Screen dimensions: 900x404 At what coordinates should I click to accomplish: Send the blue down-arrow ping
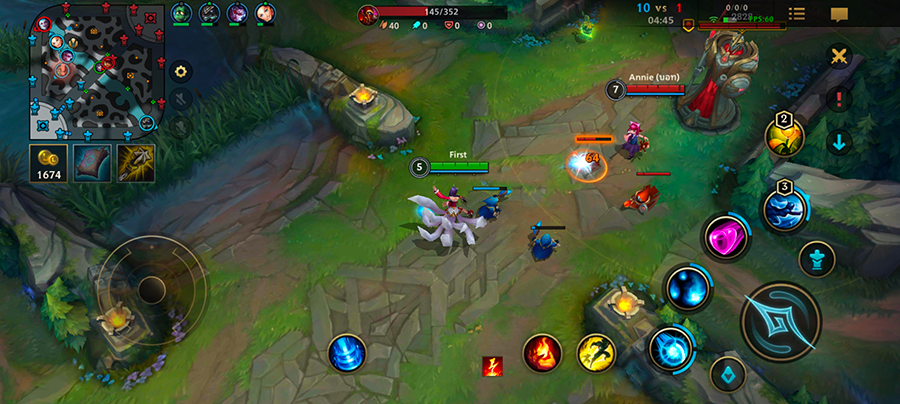838,142
